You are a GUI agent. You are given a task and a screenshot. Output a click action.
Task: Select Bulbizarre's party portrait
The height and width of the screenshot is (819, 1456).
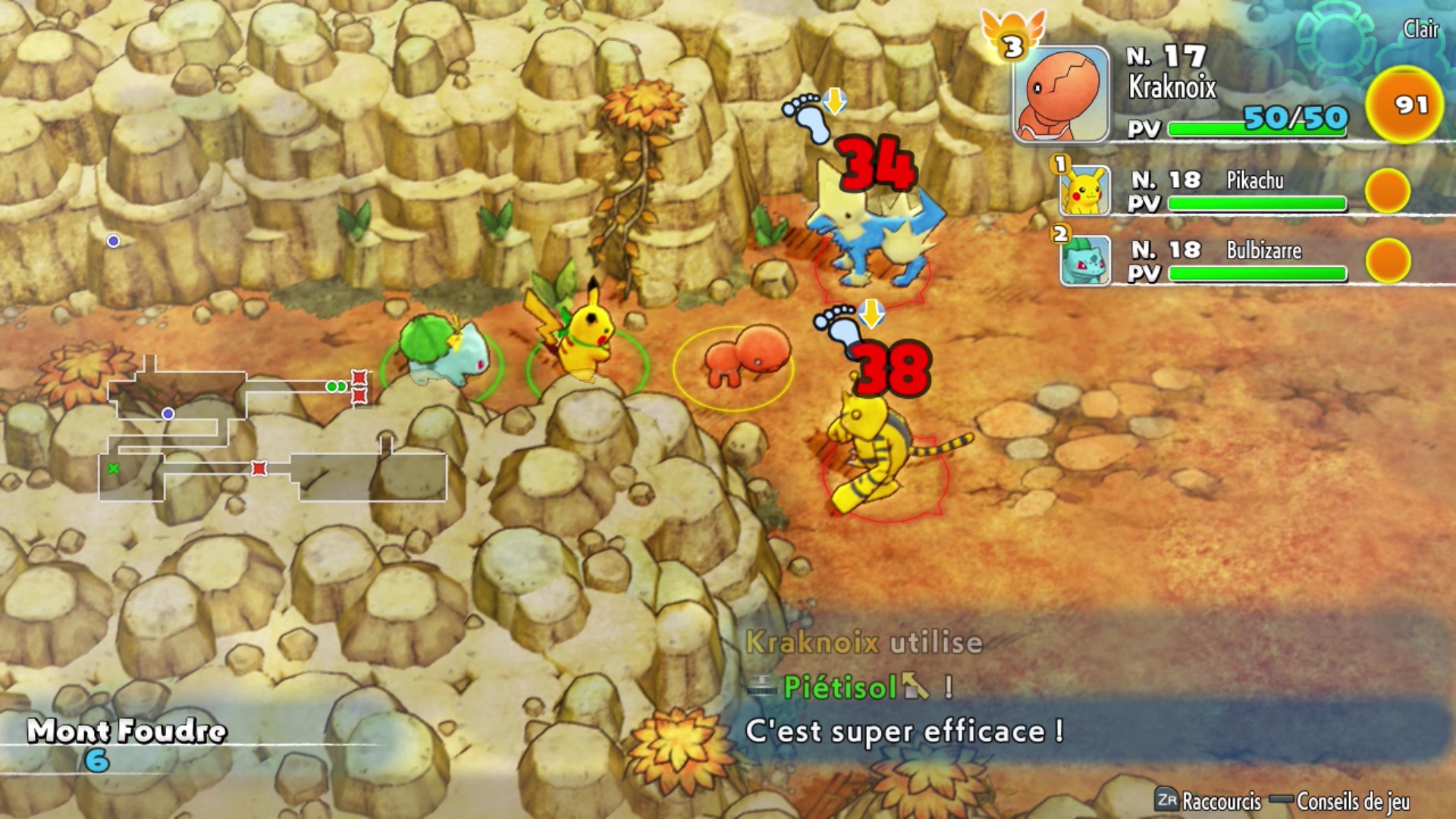point(1085,260)
